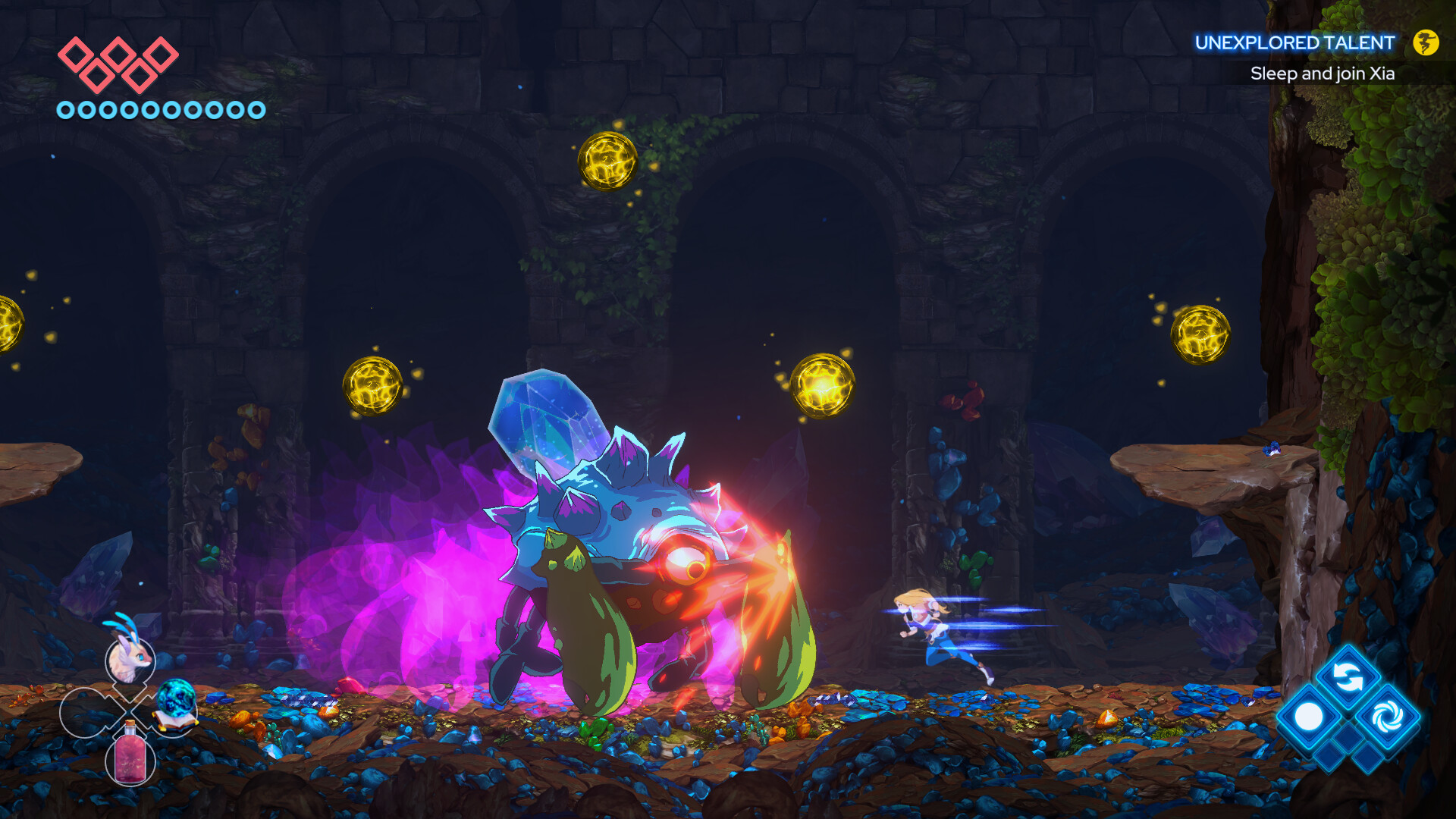Click the swirl vortex diamond ability icon
The width and height of the screenshot is (1456, 819).
pyautogui.click(x=1387, y=716)
